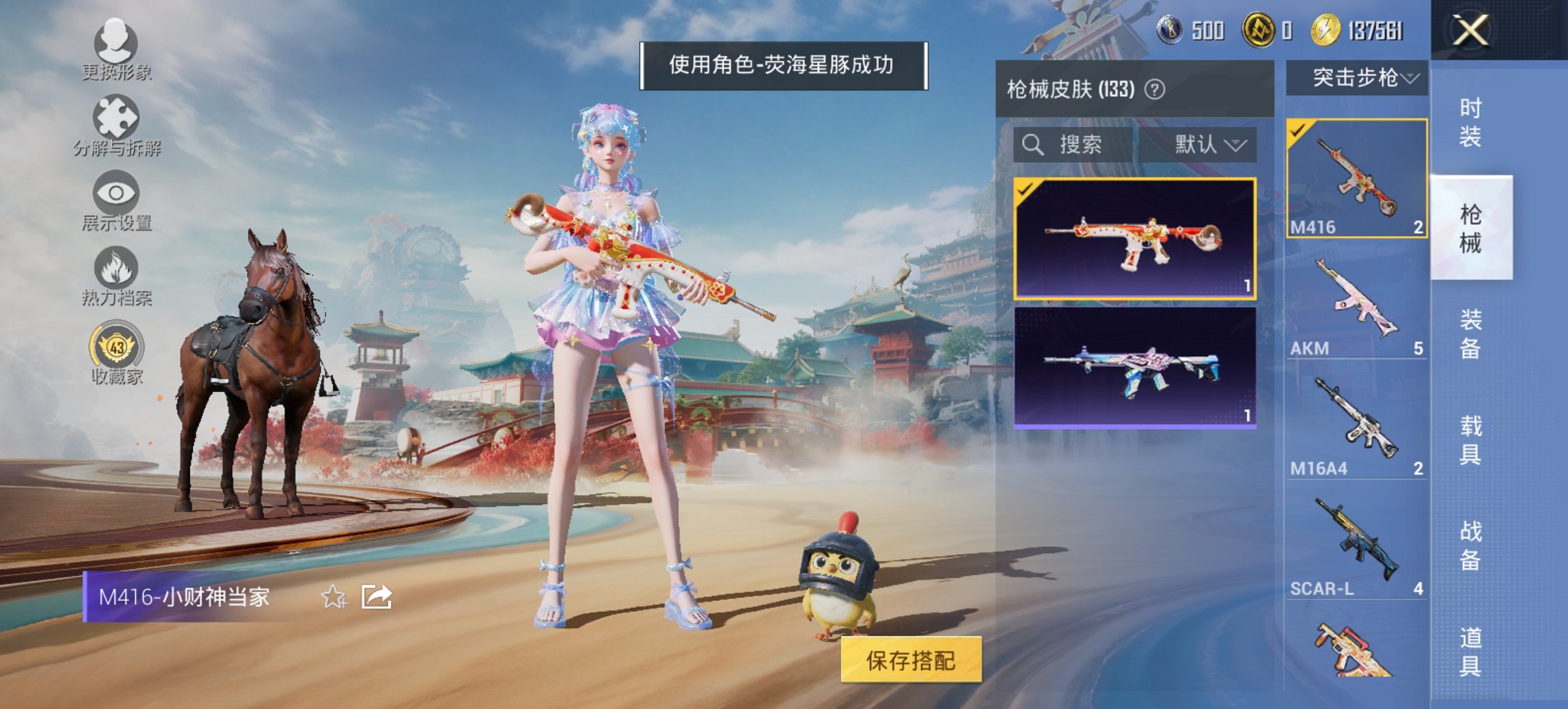Viewport: 1568px width, 709px height.
Task: Open the 默认 sort order dropdown
Action: (x=1209, y=145)
